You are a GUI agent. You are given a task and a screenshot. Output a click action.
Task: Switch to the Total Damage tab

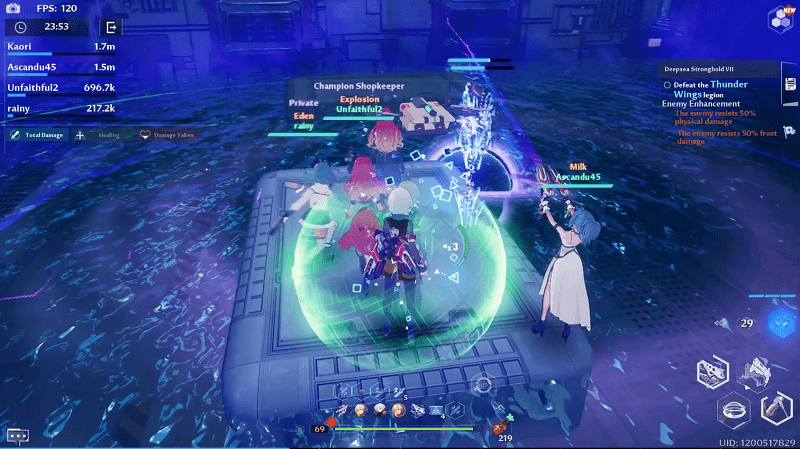coord(37,134)
